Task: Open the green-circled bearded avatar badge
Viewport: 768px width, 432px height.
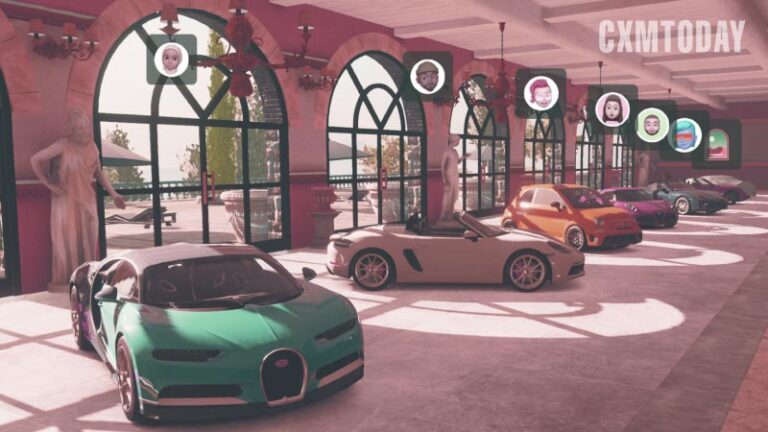Action: tap(652, 124)
